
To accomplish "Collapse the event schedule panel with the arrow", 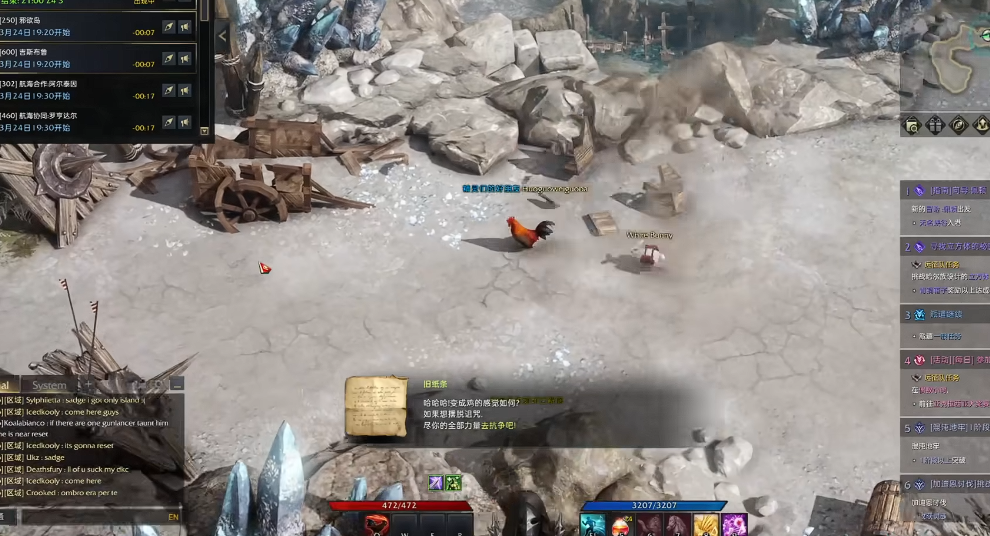I will [222, 36].
